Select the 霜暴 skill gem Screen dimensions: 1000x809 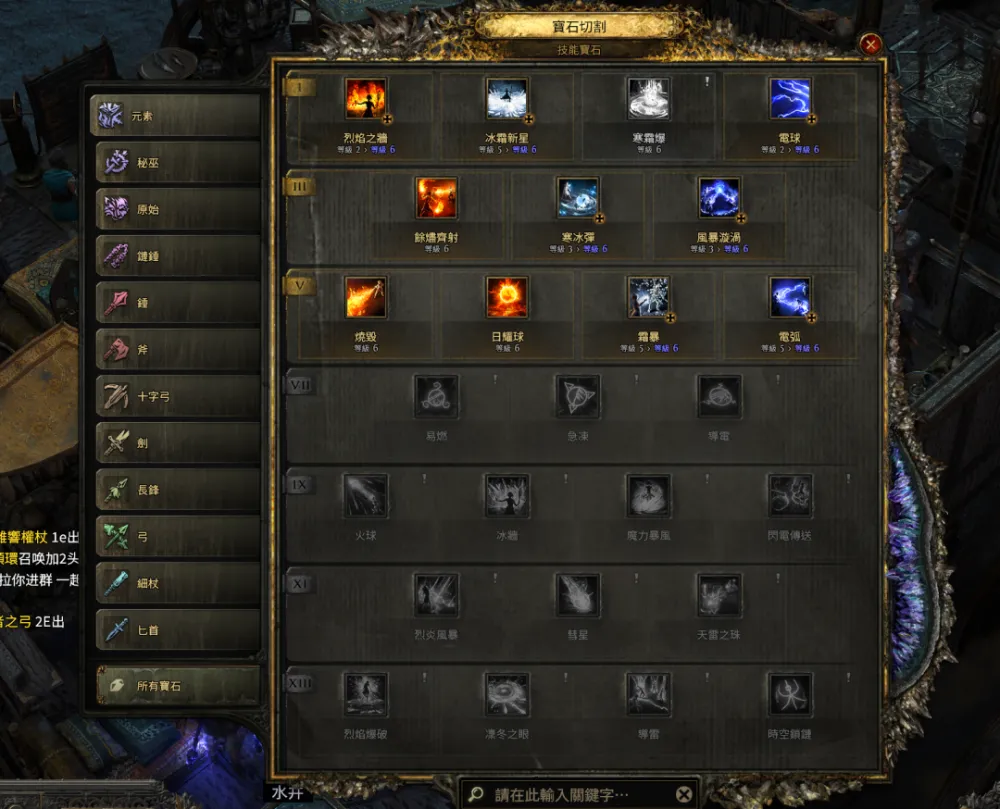648,297
